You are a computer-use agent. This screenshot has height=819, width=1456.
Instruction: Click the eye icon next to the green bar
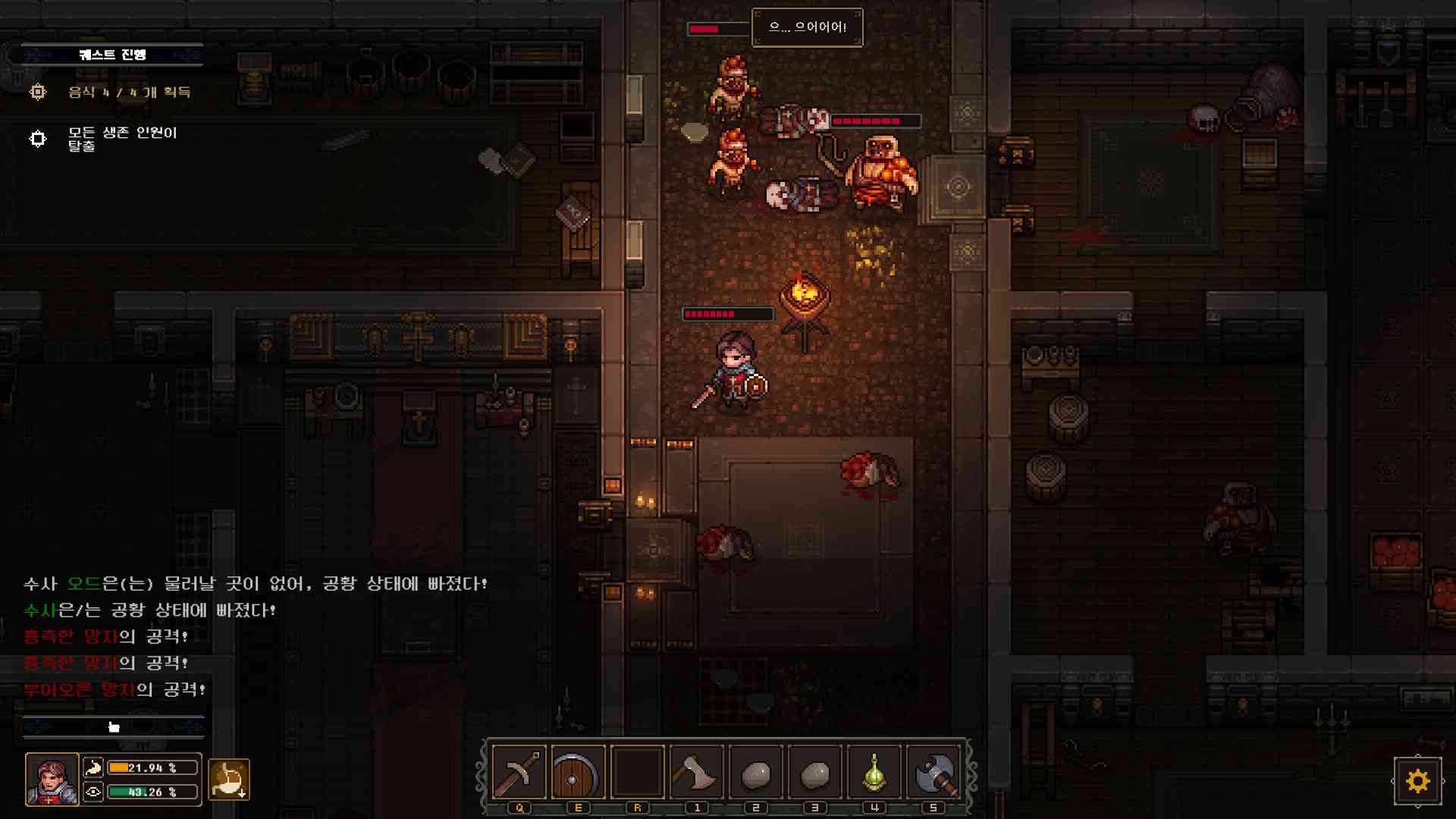point(94,792)
